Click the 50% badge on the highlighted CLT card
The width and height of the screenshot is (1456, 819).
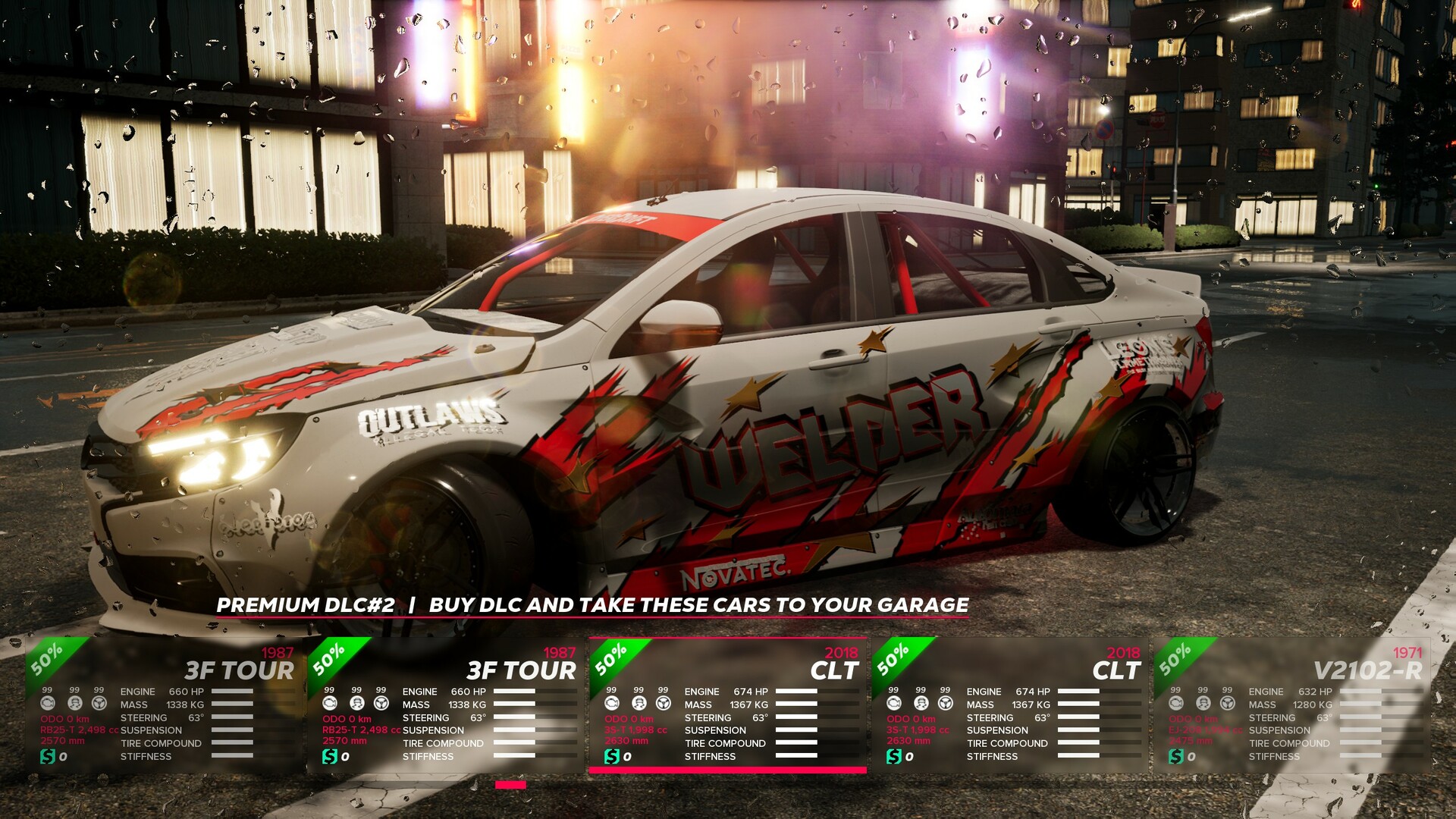tap(612, 658)
